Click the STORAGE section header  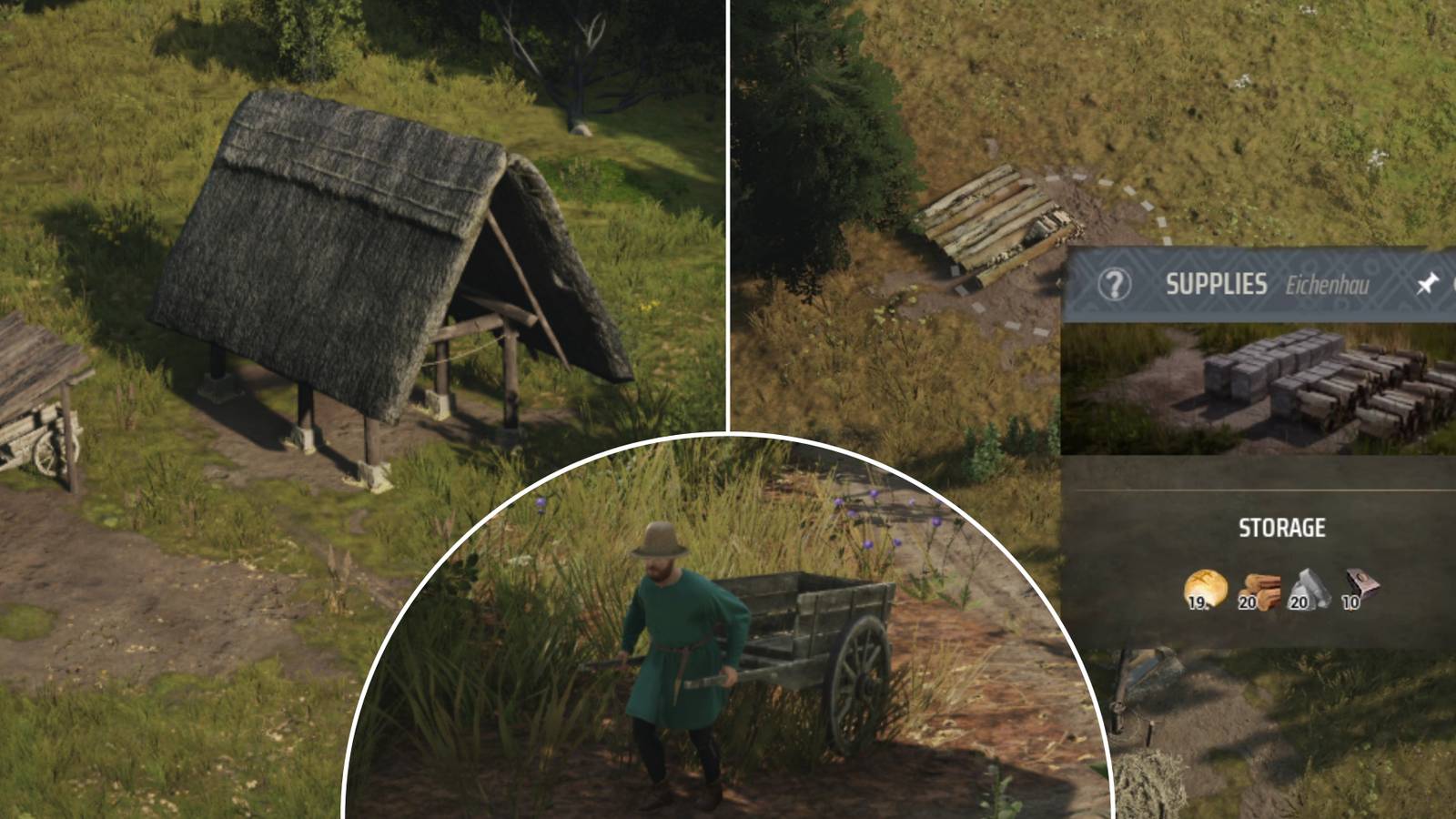click(x=1283, y=526)
